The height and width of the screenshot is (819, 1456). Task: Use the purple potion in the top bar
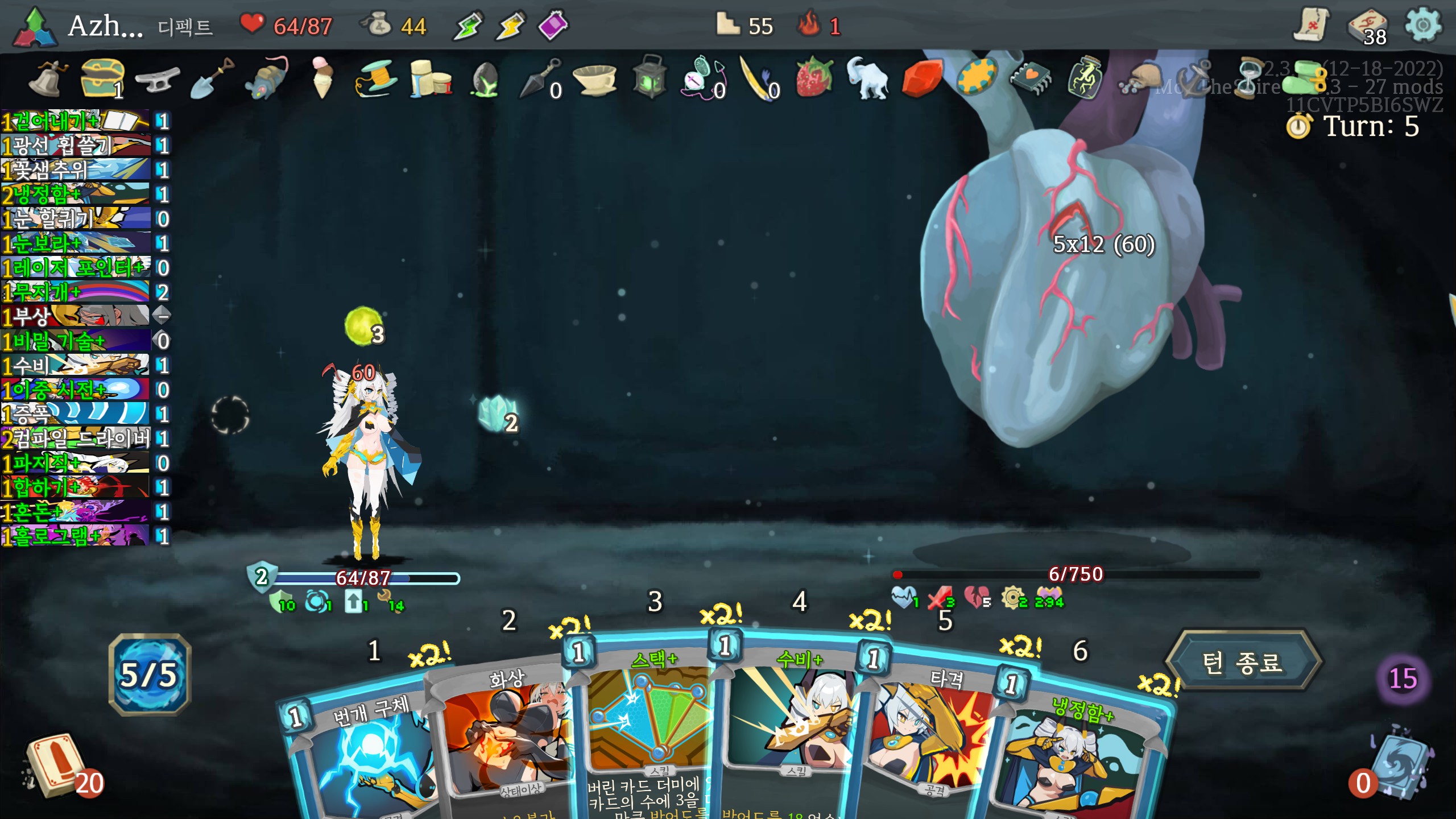[x=553, y=25]
